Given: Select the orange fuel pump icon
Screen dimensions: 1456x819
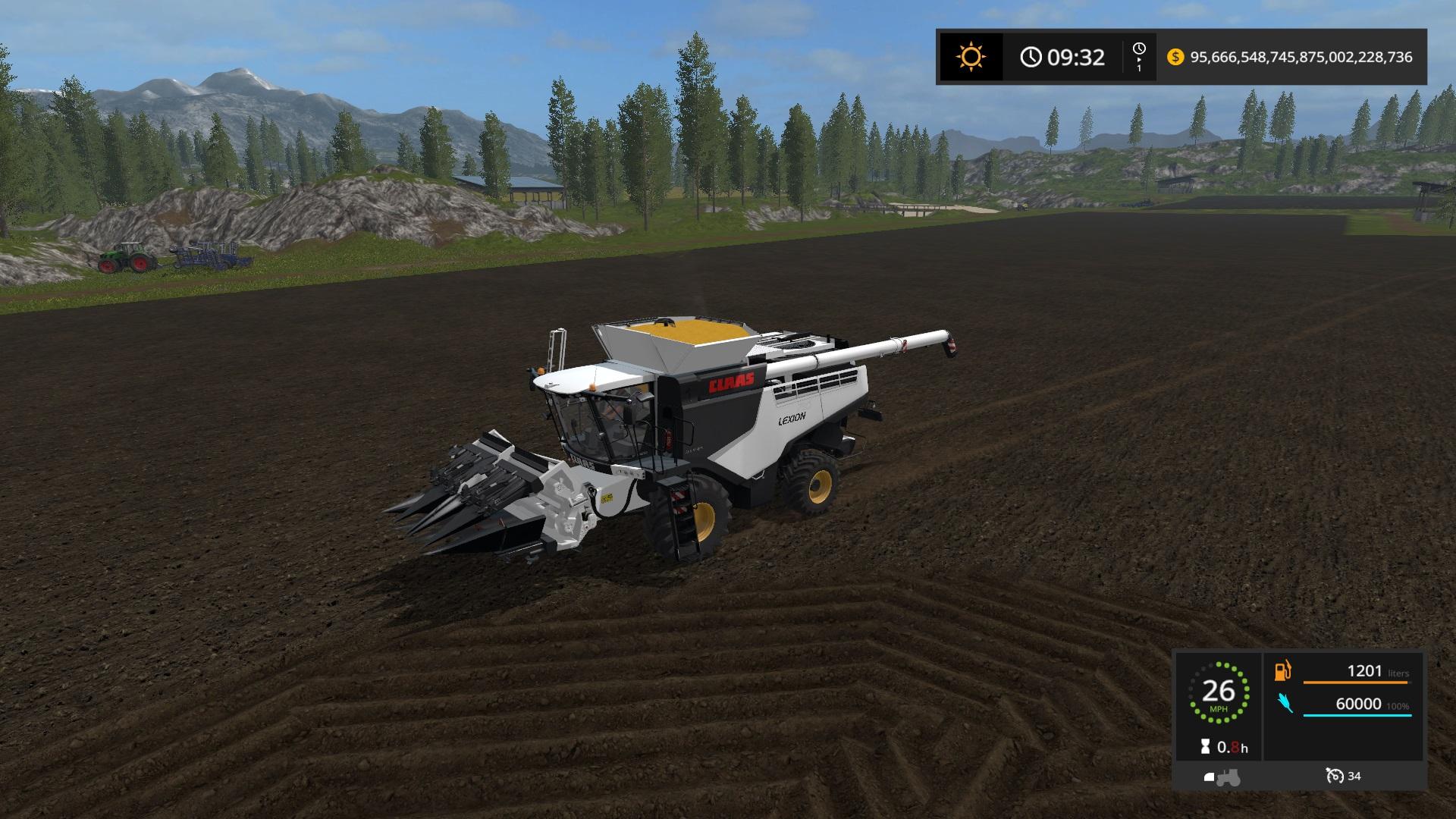Looking at the screenshot, I should coord(1282,671).
